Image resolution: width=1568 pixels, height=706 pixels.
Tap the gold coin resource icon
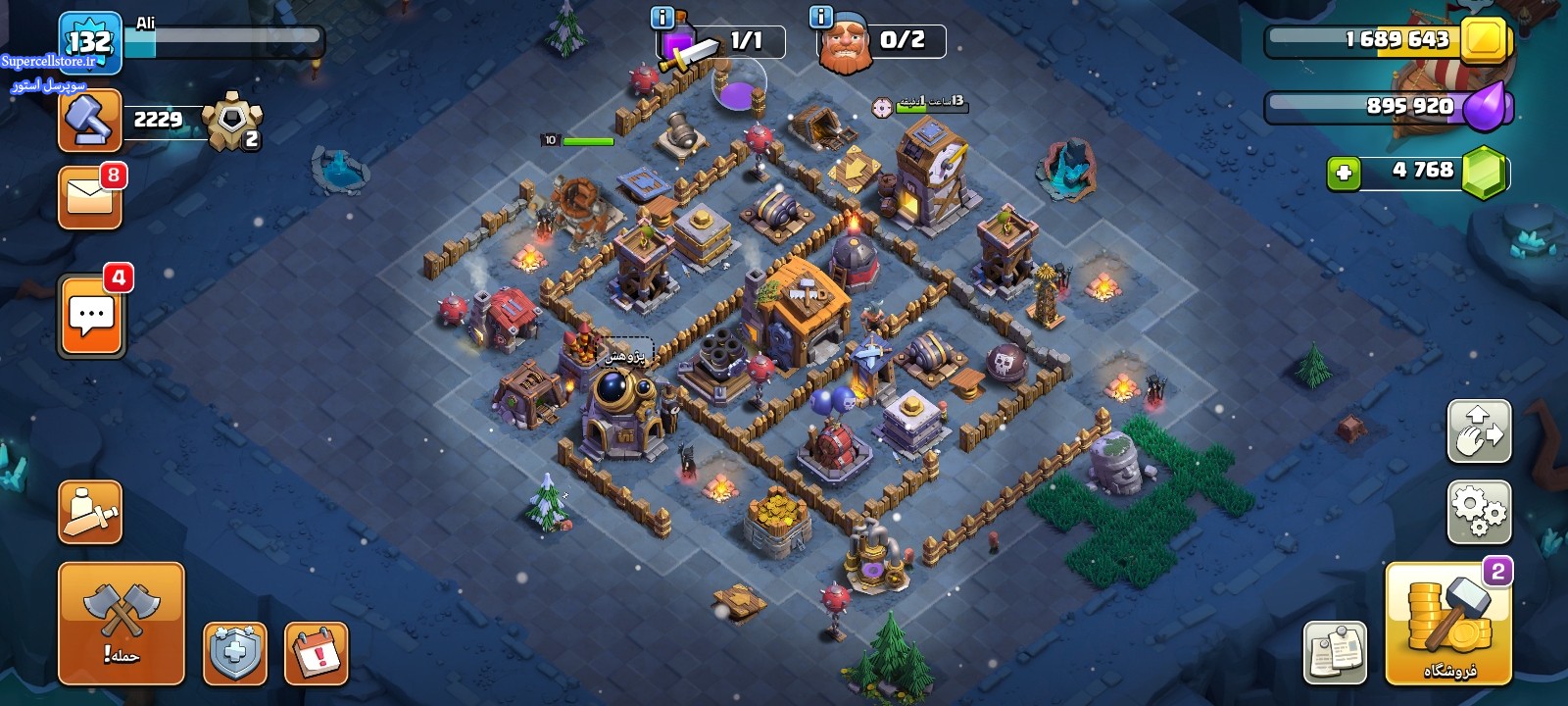pos(1485,41)
